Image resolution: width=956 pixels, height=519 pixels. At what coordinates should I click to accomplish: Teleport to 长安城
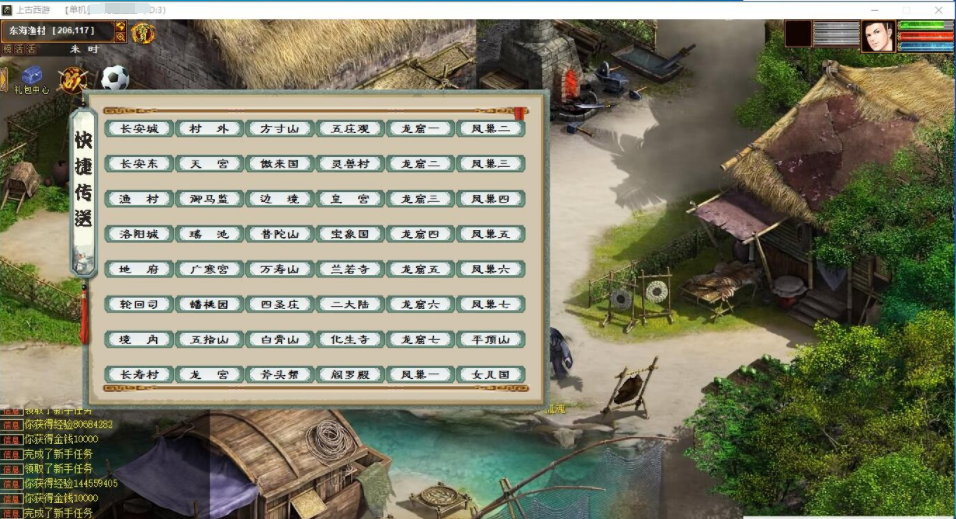pos(139,129)
